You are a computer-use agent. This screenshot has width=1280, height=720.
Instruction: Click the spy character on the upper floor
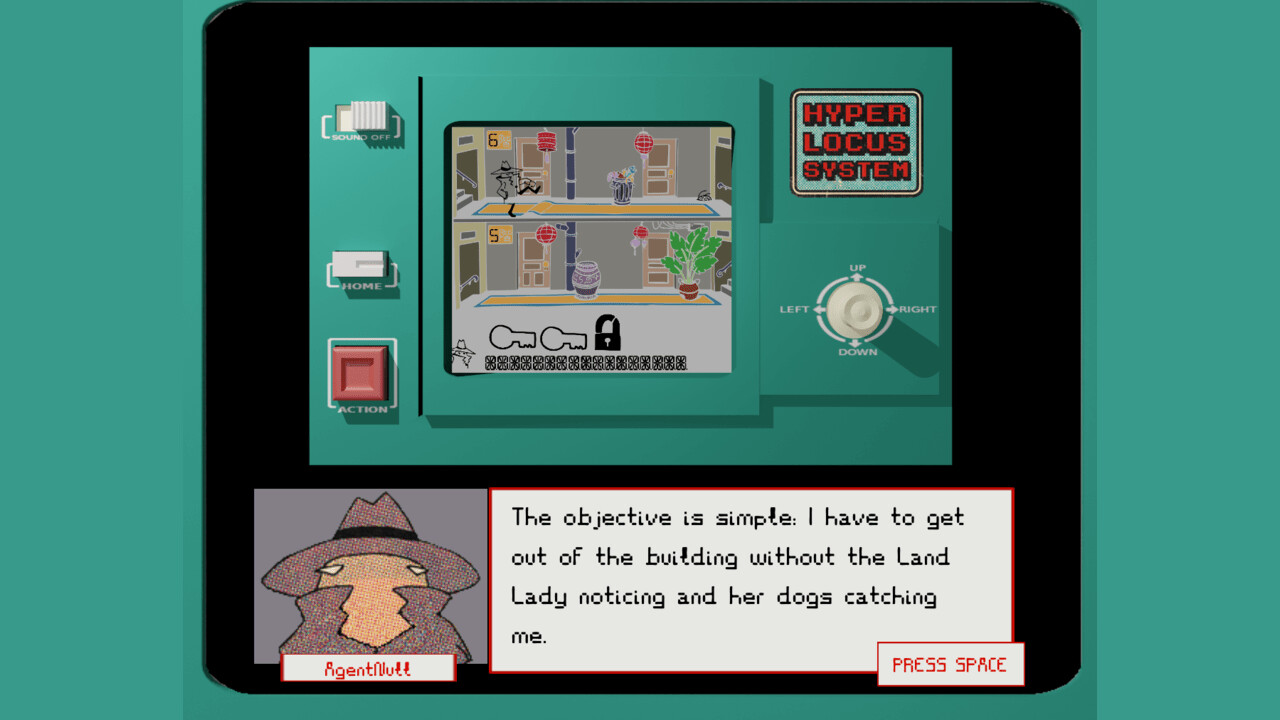pos(506,180)
